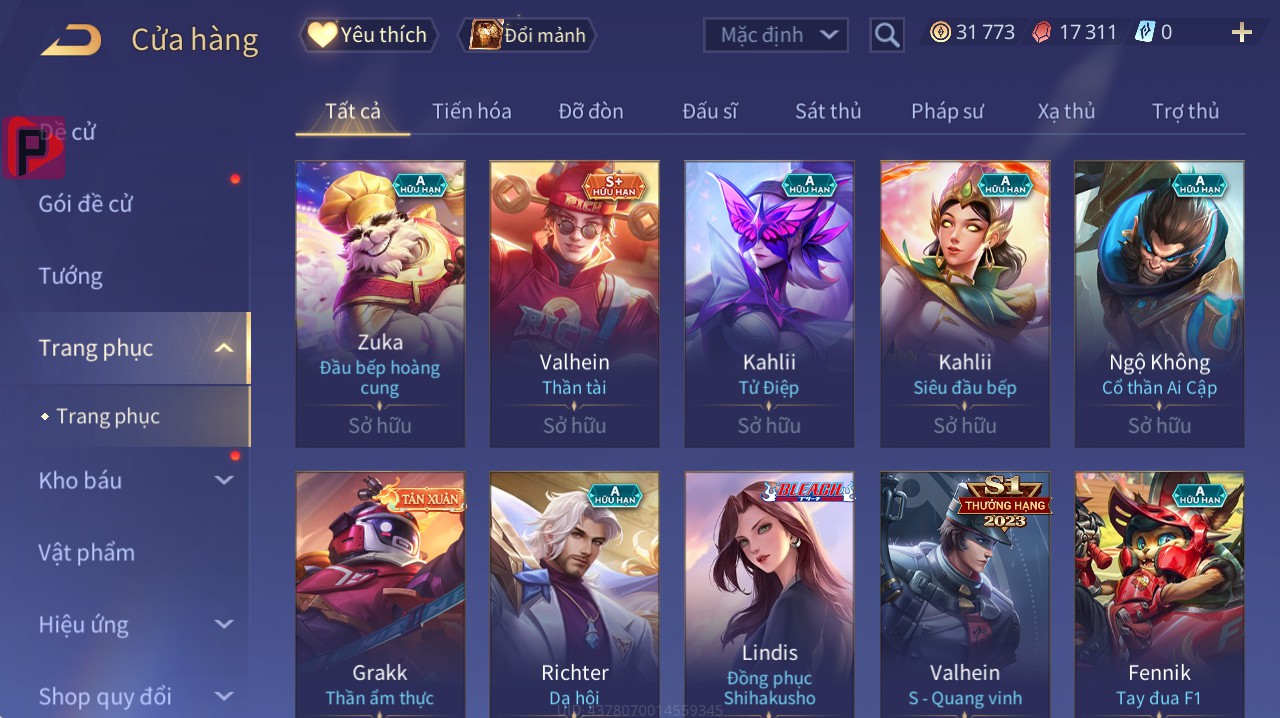
Task: Open the Tướng heroes section
Action: (x=70, y=276)
